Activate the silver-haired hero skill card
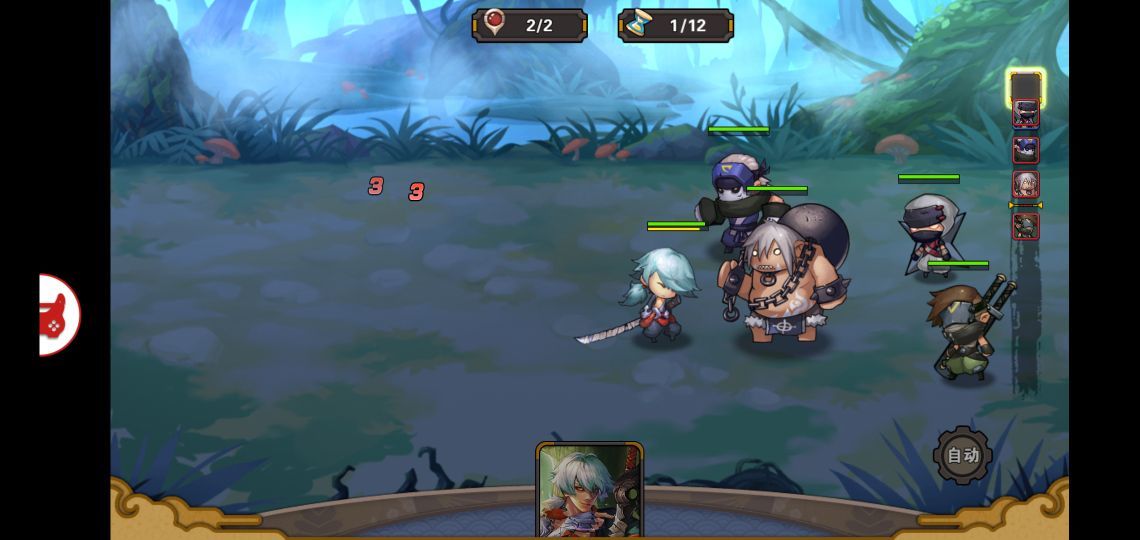 click(x=589, y=490)
